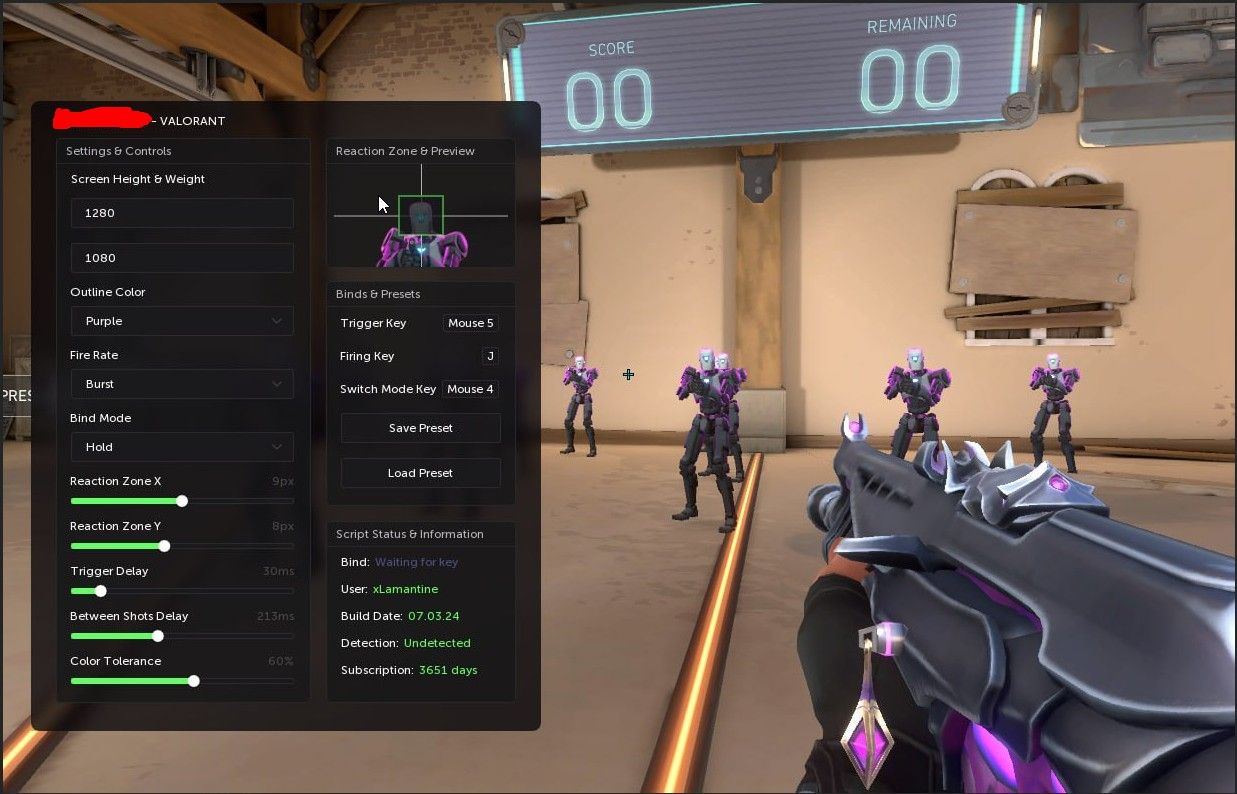The height and width of the screenshot is (794, 1237).
Task: Choose the Load Preset button
Action: (x=420, y=473)
